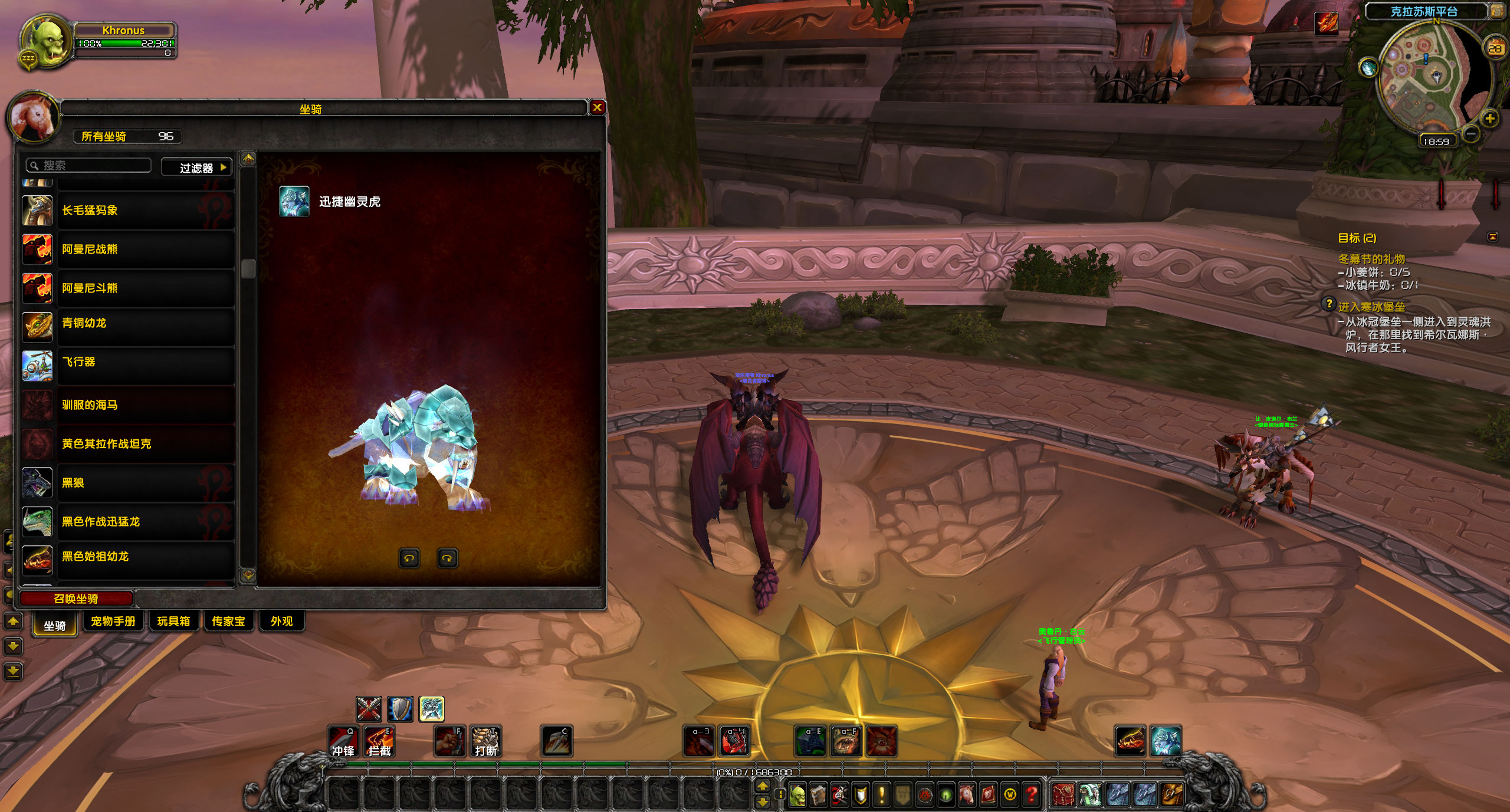Rotate the mount model left
Image resolution: width=1510 pixels, height=812 pixels.
click(409, 558)
